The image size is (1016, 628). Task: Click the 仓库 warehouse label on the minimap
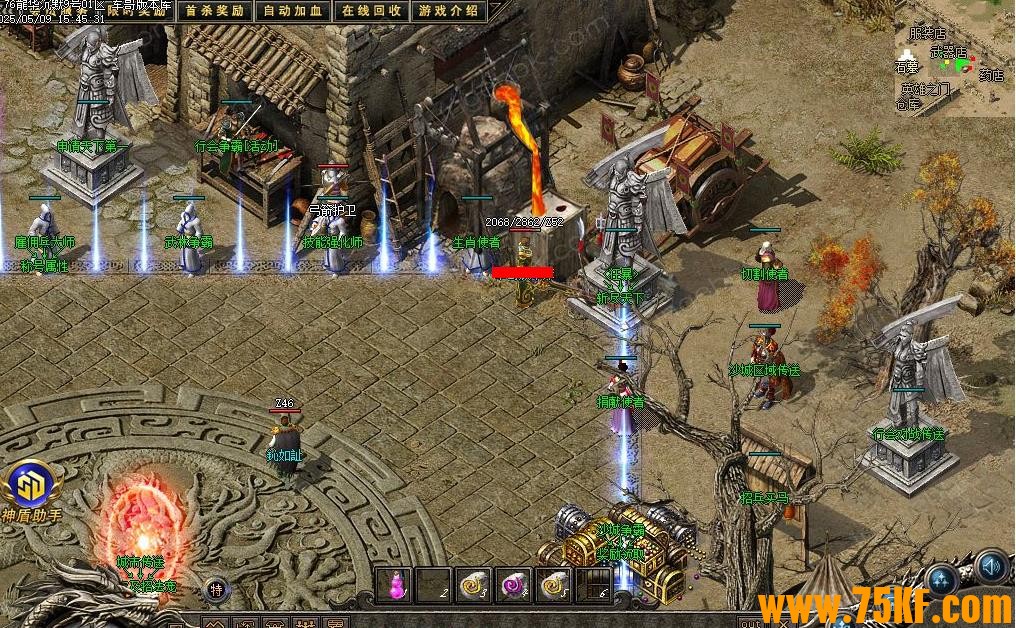click(x=907, y=104)
